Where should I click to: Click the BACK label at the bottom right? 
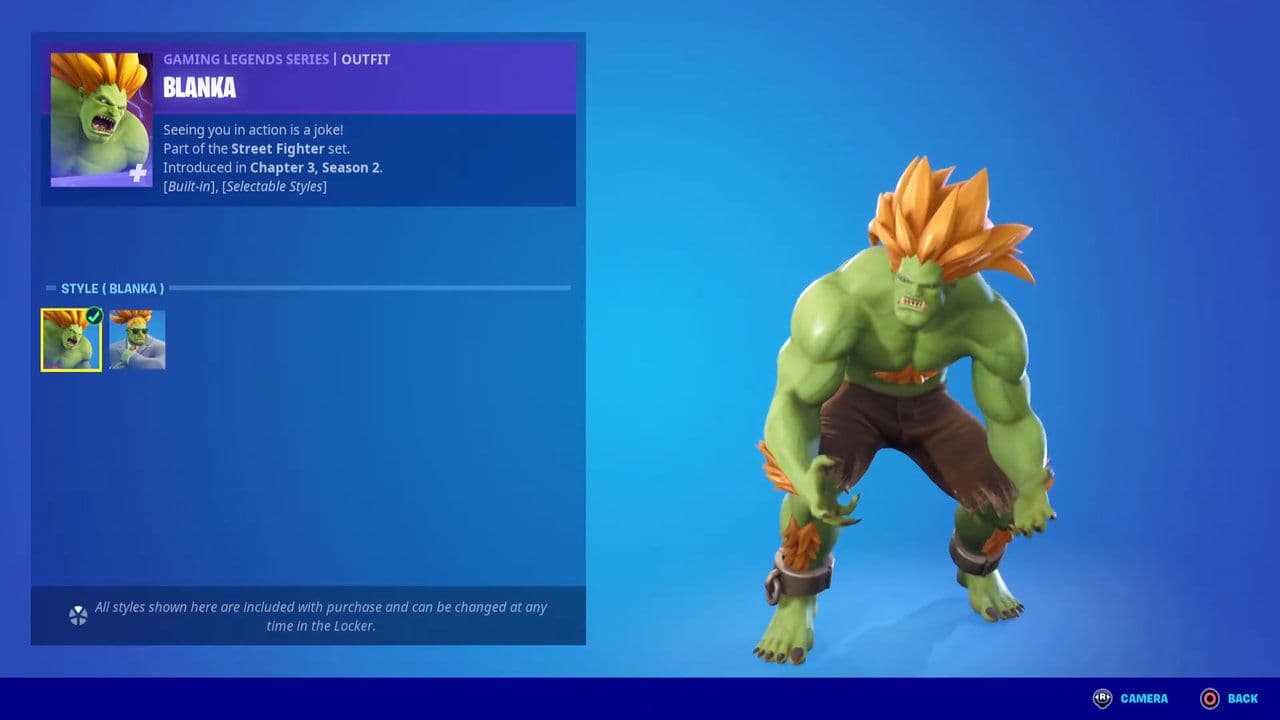(x=1241, y=698)
